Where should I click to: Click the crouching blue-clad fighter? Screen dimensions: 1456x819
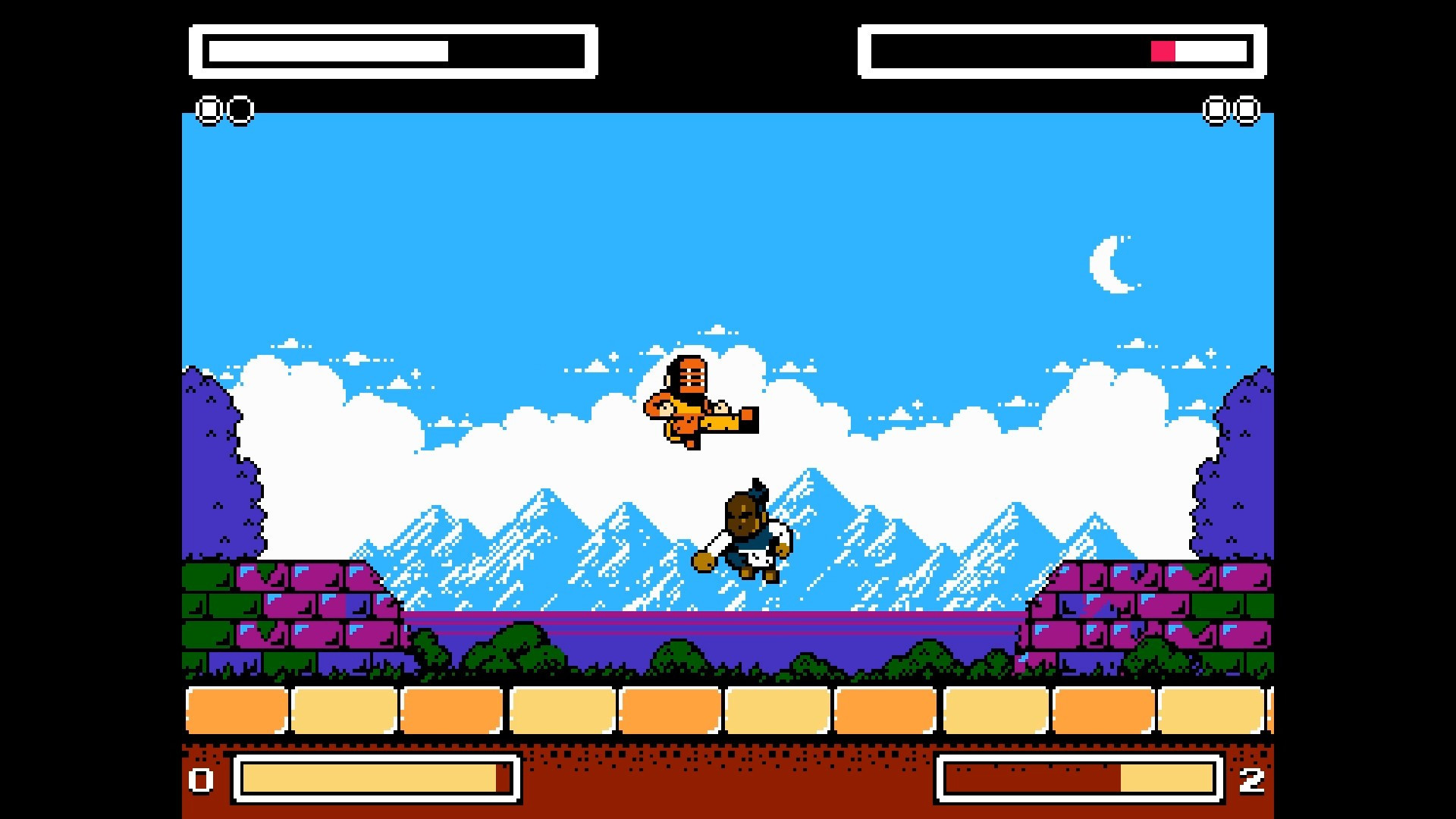(x=747, y=531)
